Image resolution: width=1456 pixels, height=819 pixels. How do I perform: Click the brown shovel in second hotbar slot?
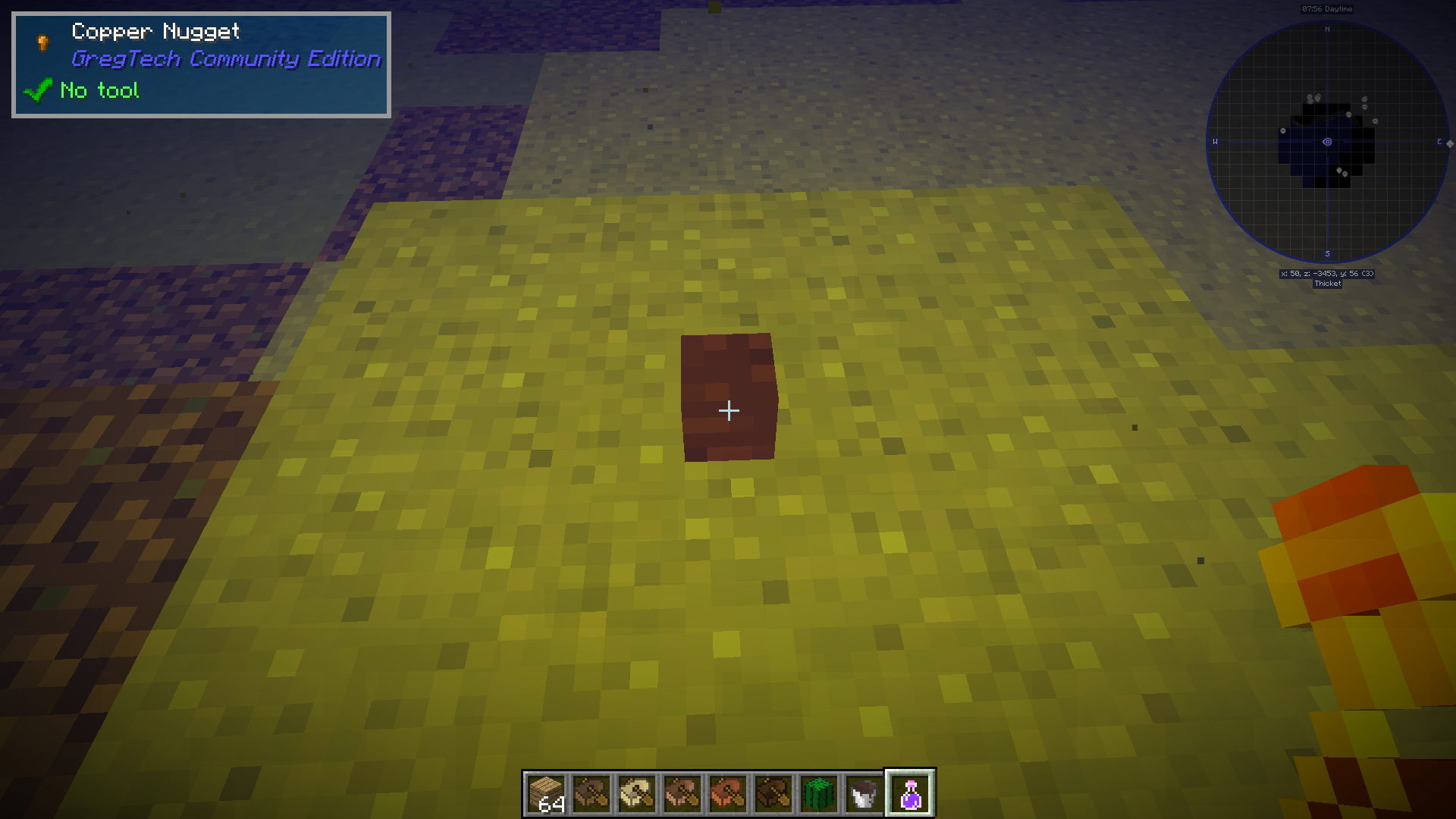click(591, 792)
